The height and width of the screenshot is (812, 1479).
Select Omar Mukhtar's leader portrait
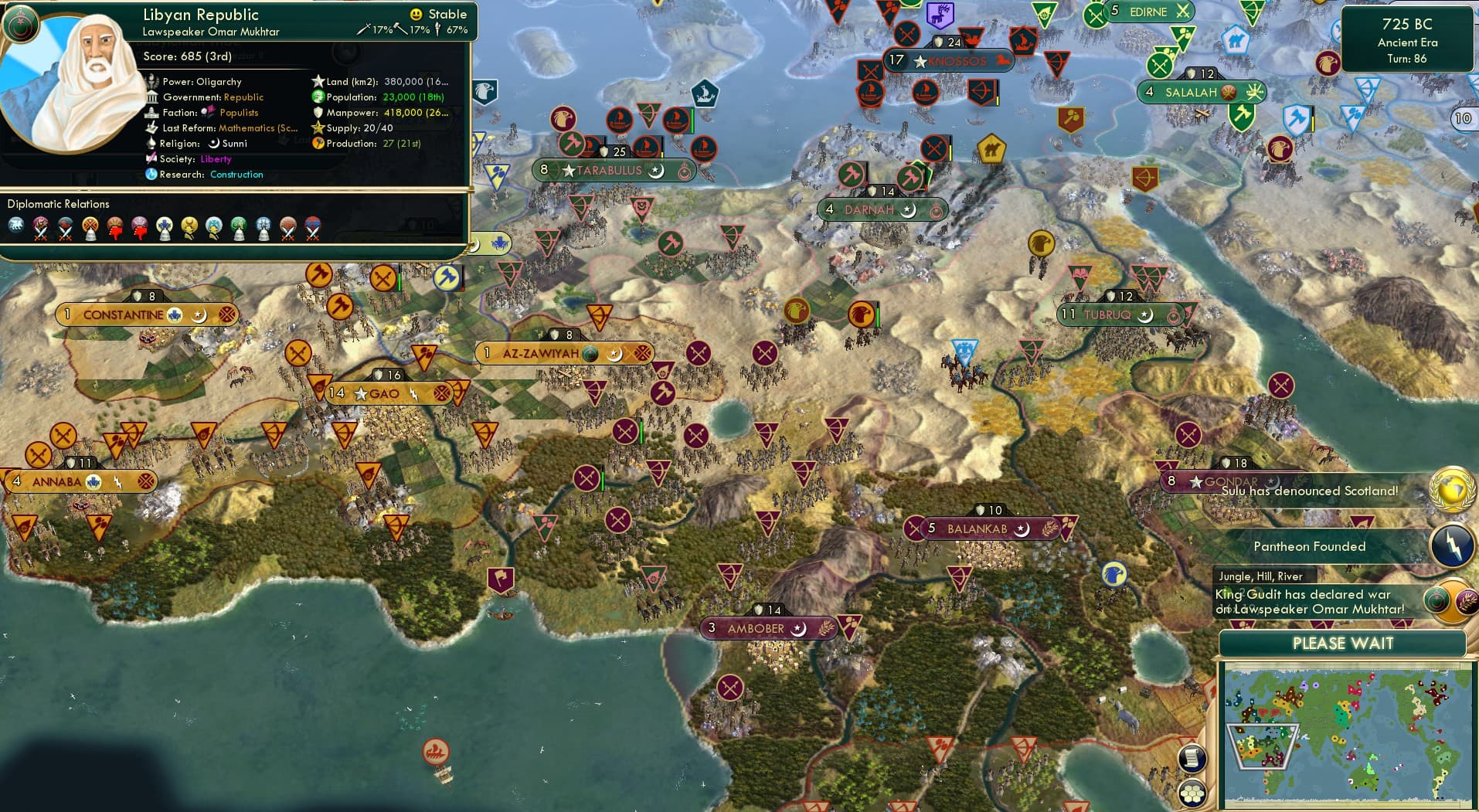coord(81,81)
